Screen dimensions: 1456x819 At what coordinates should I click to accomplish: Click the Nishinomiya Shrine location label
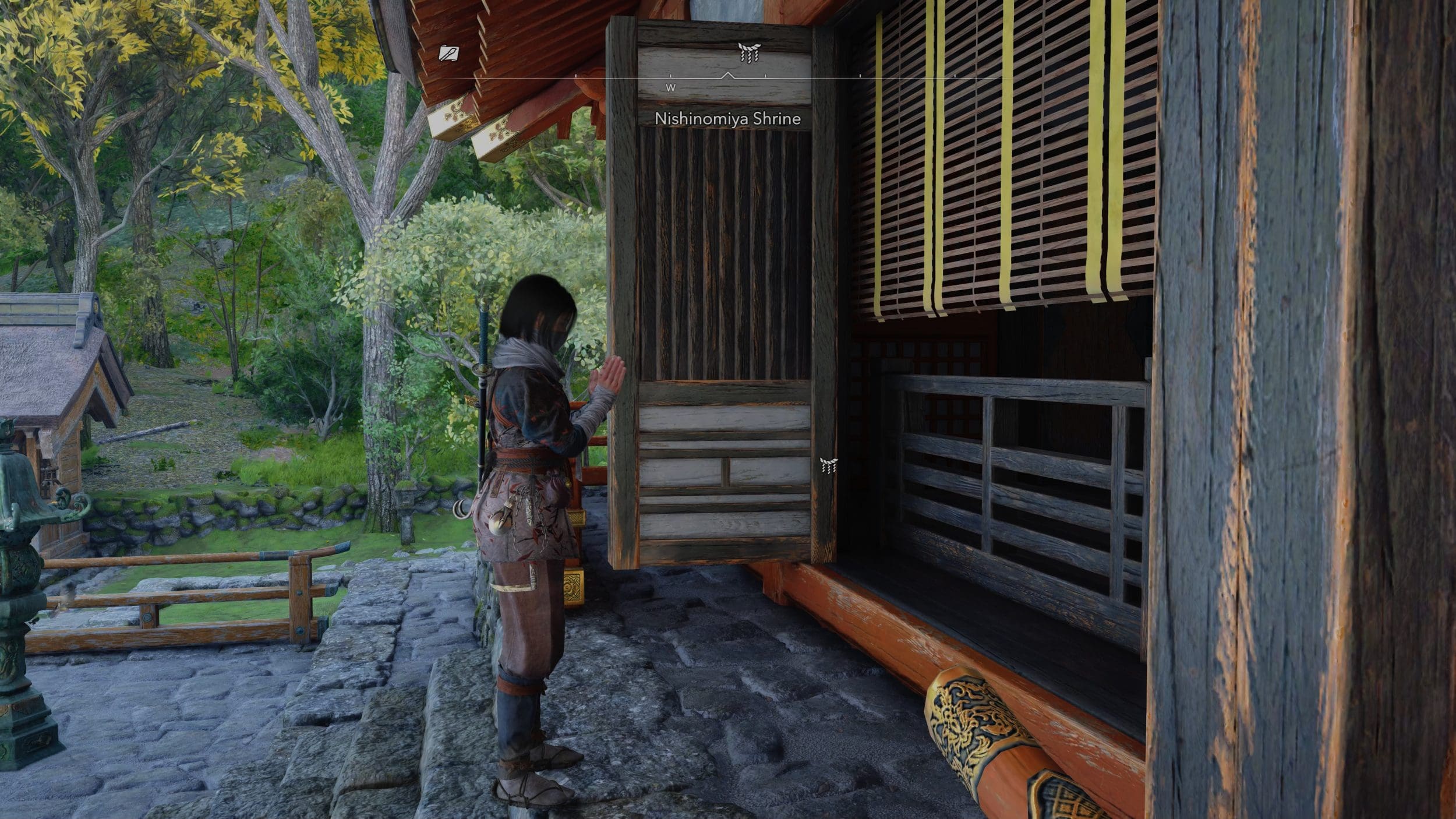(727, 119)
